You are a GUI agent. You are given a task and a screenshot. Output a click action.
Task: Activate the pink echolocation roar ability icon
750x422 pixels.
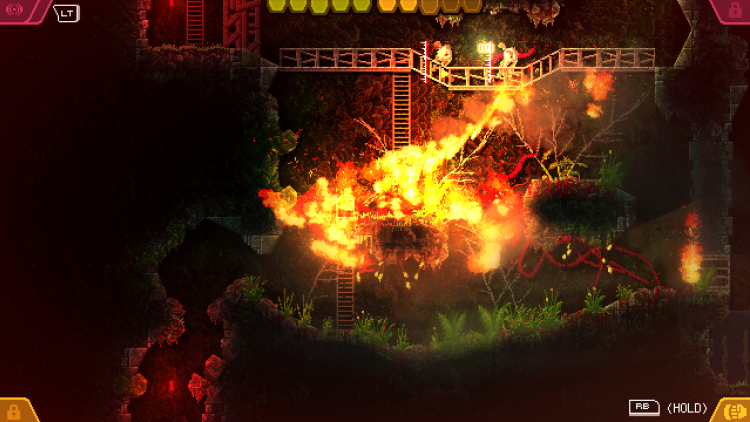[17, 11]
